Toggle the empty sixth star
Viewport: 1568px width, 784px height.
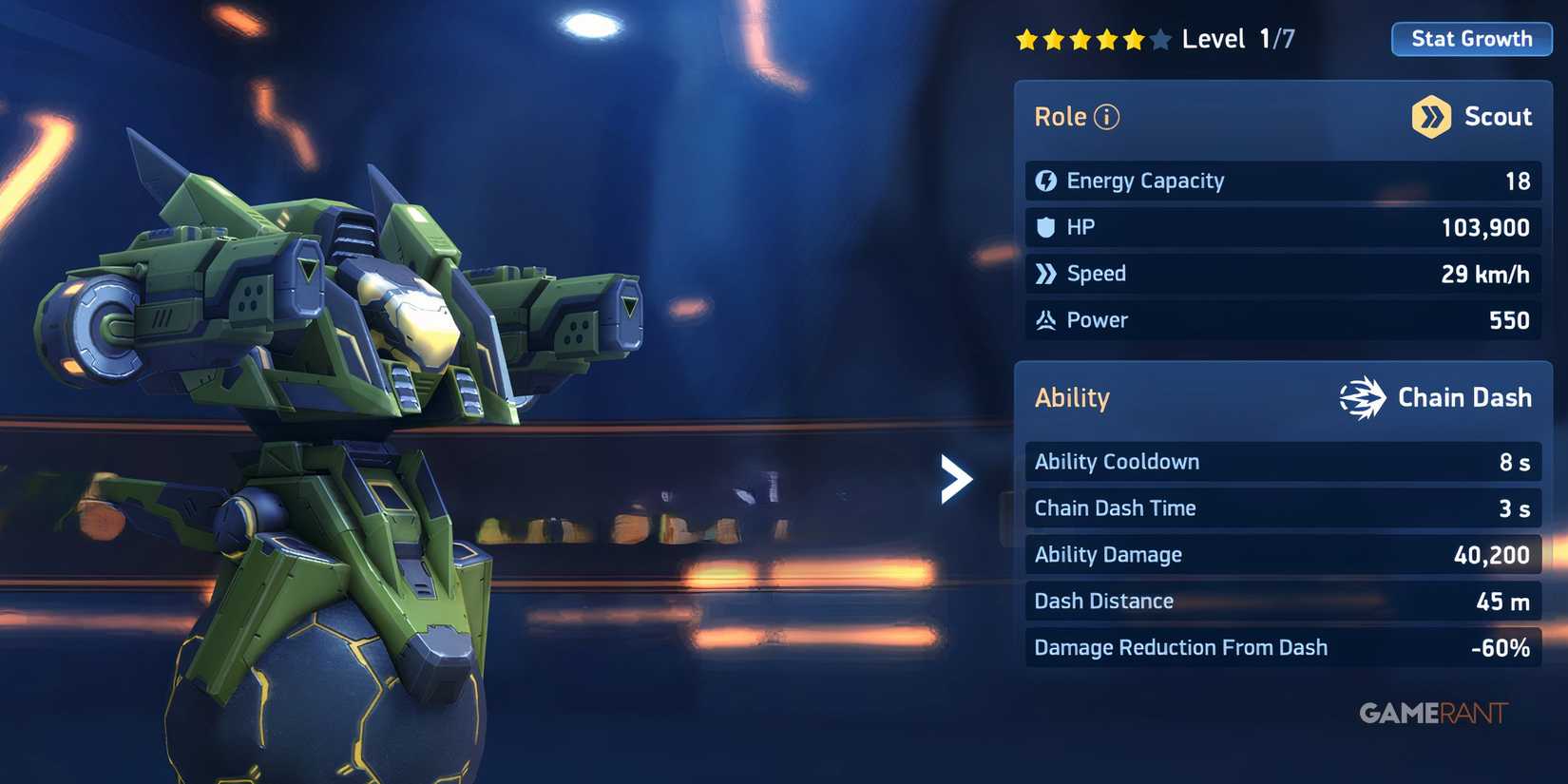[x=1159, y=39]
